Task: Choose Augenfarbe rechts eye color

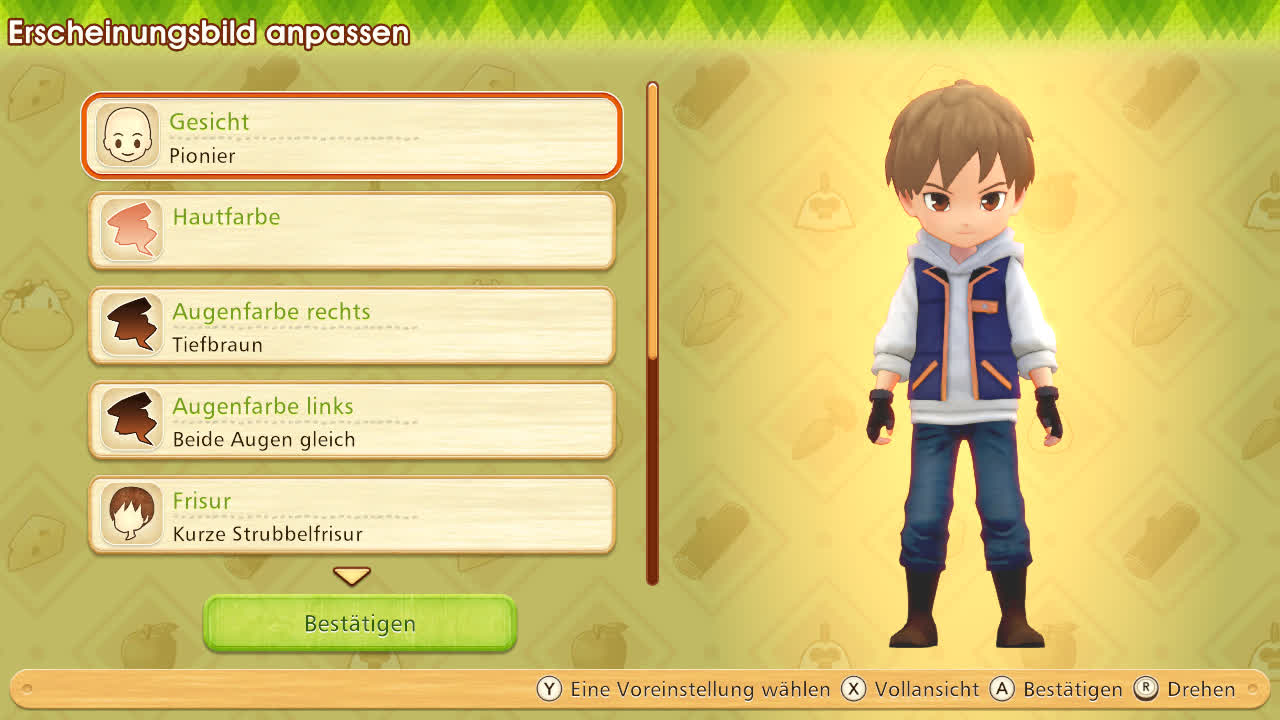Action: pyautogui.click(x=352, y=326)
